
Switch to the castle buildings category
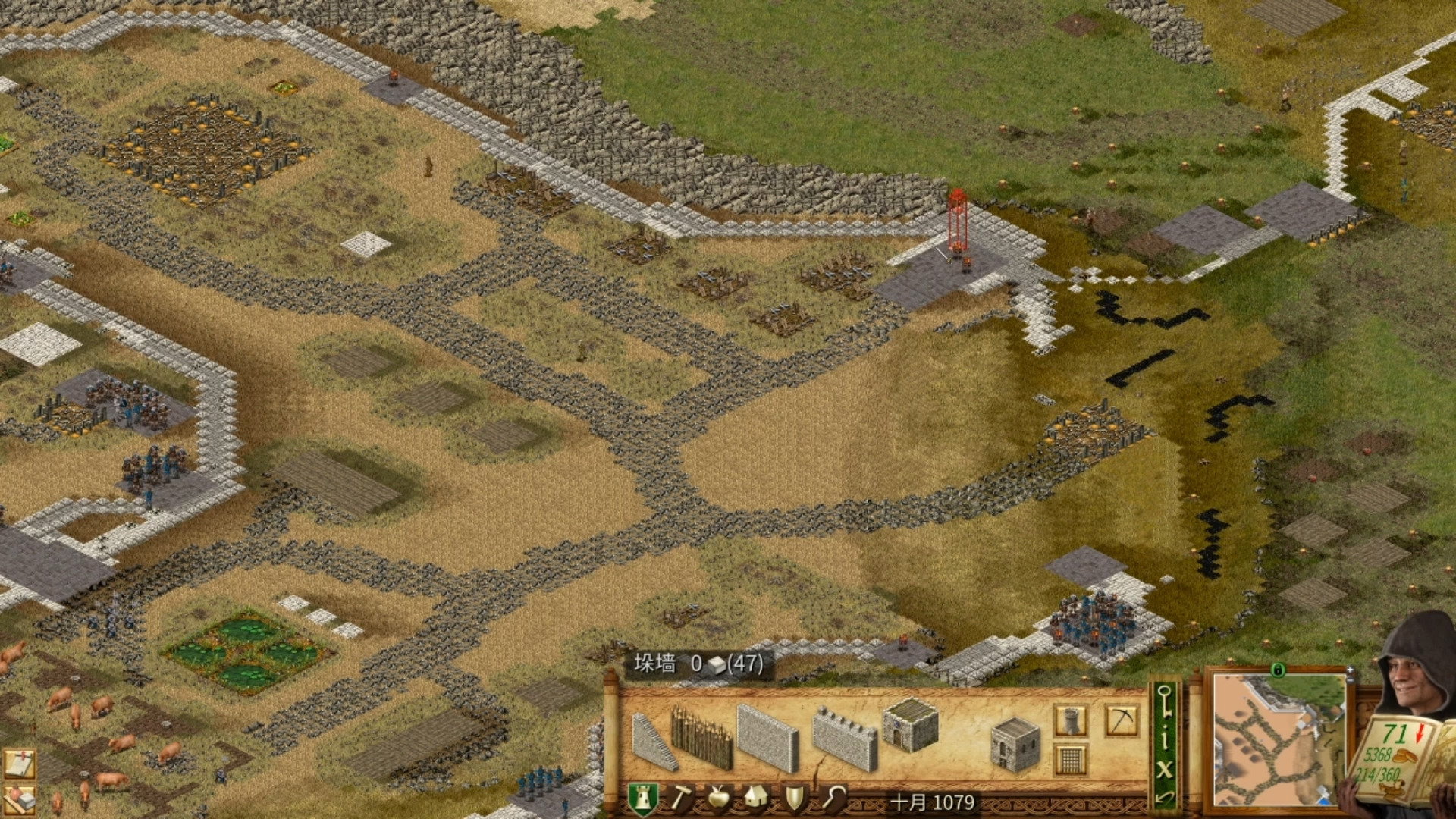(x=642, y=799)
